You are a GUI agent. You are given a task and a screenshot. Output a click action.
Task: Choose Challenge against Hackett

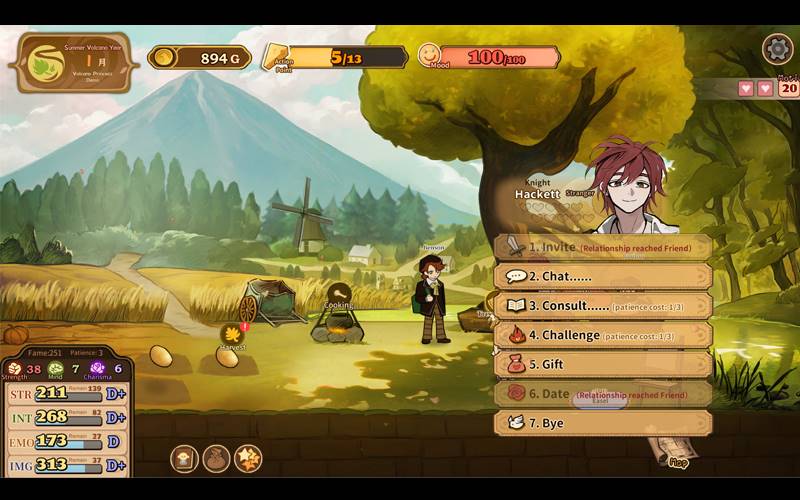[x=603, y=335]
